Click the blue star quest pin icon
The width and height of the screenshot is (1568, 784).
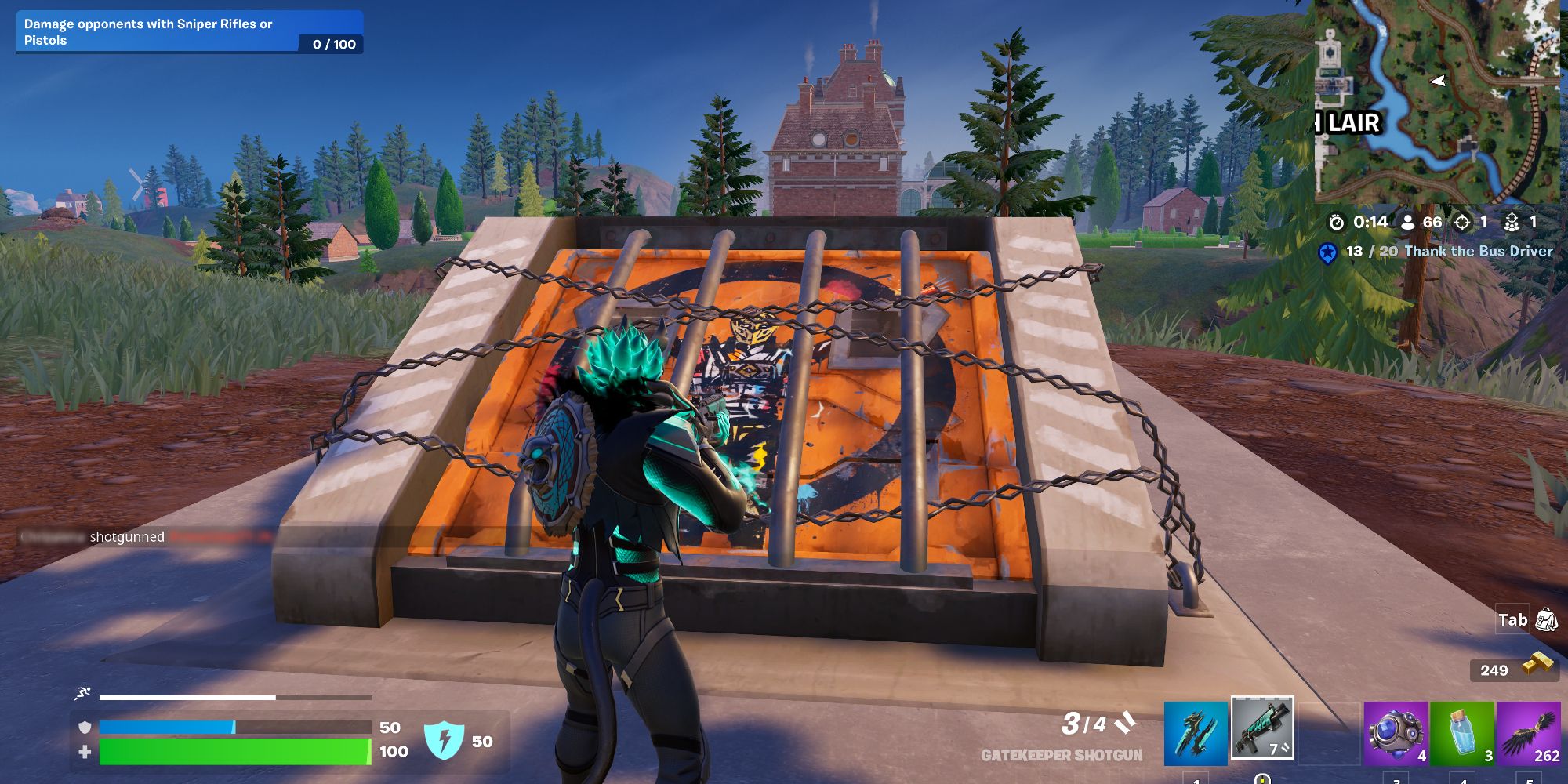[x=1327, y=252]
